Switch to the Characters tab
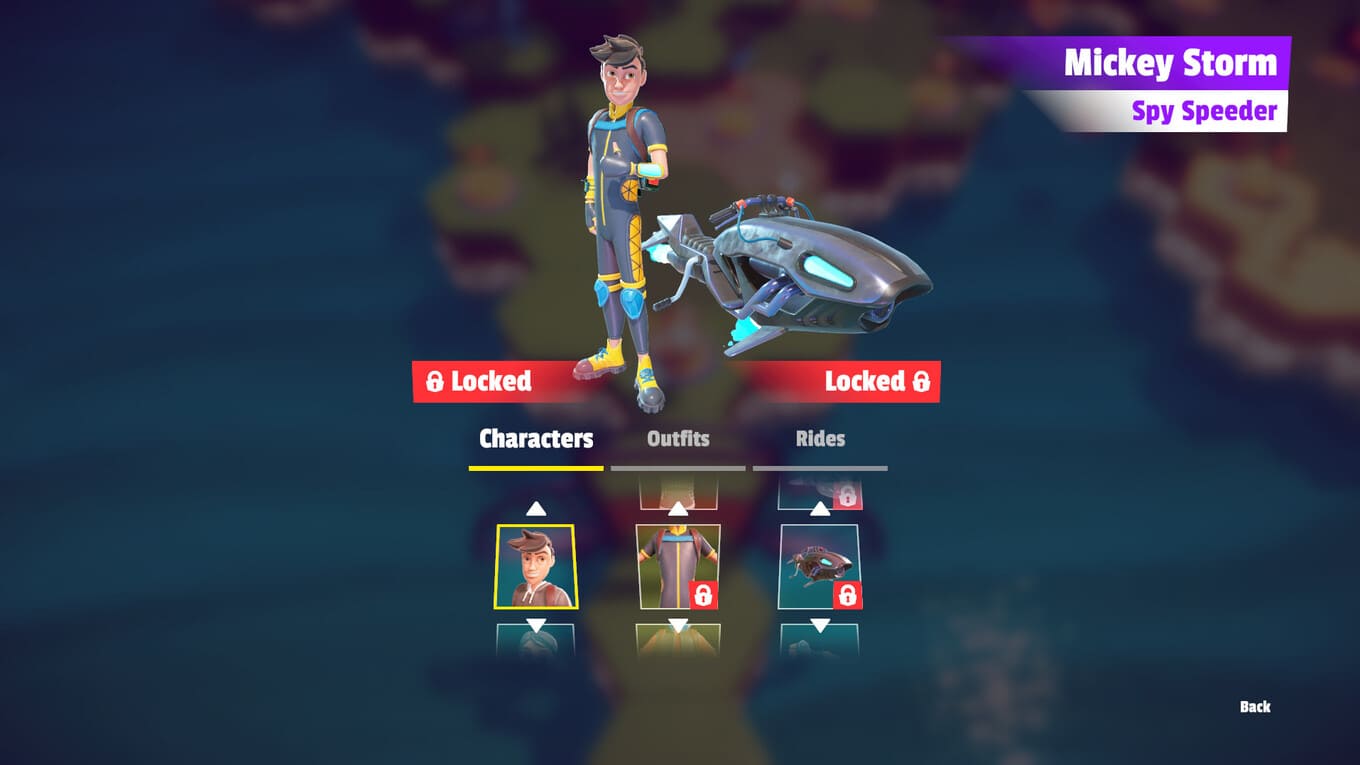This screenshot has height=765, width=1360. (x=536, y=439)
